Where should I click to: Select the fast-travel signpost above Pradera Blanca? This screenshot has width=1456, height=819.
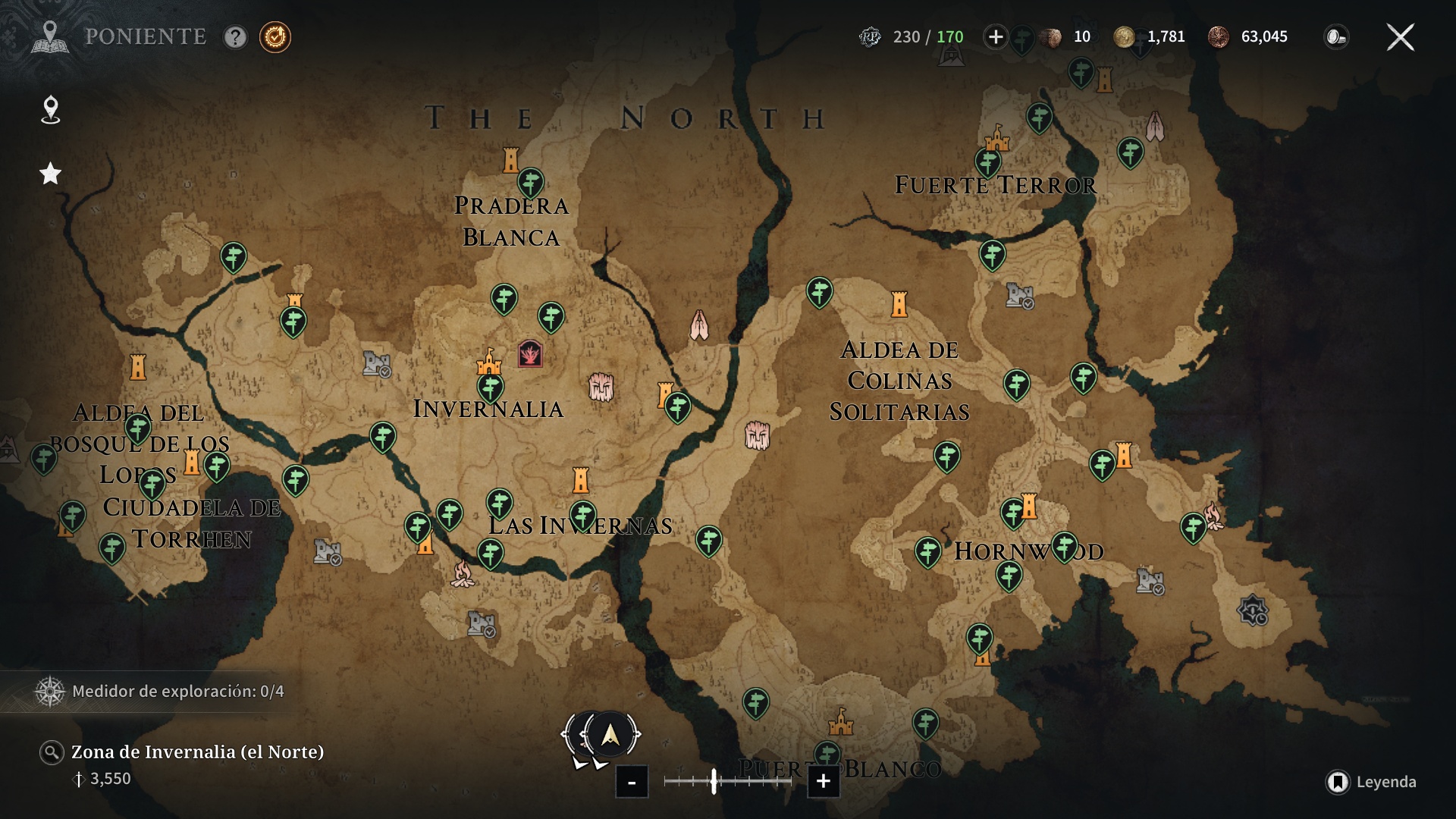pyautogui.click(x=531, y=182)
